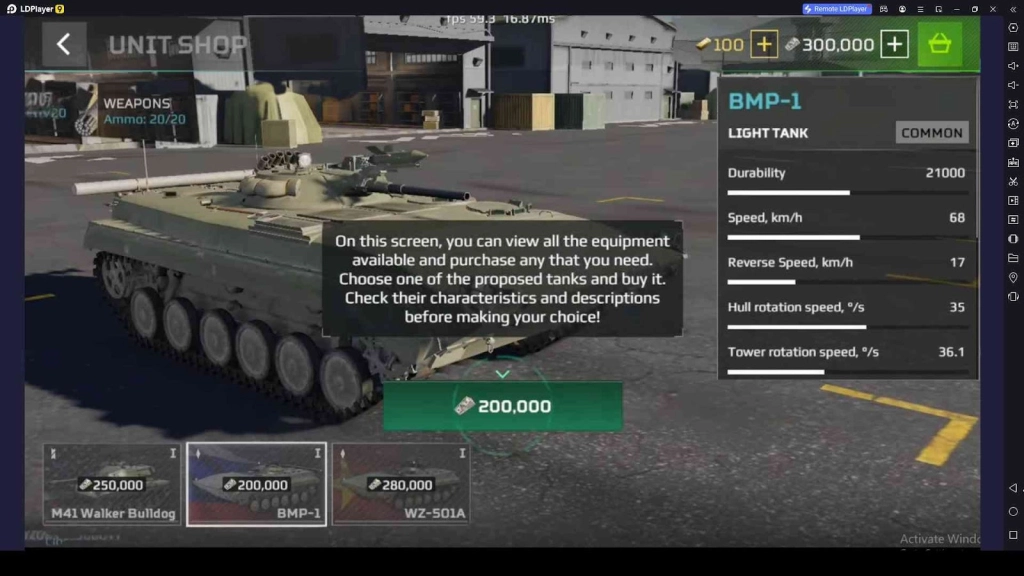
Task: Add gold with the plus button
Action: click(764, 44)
